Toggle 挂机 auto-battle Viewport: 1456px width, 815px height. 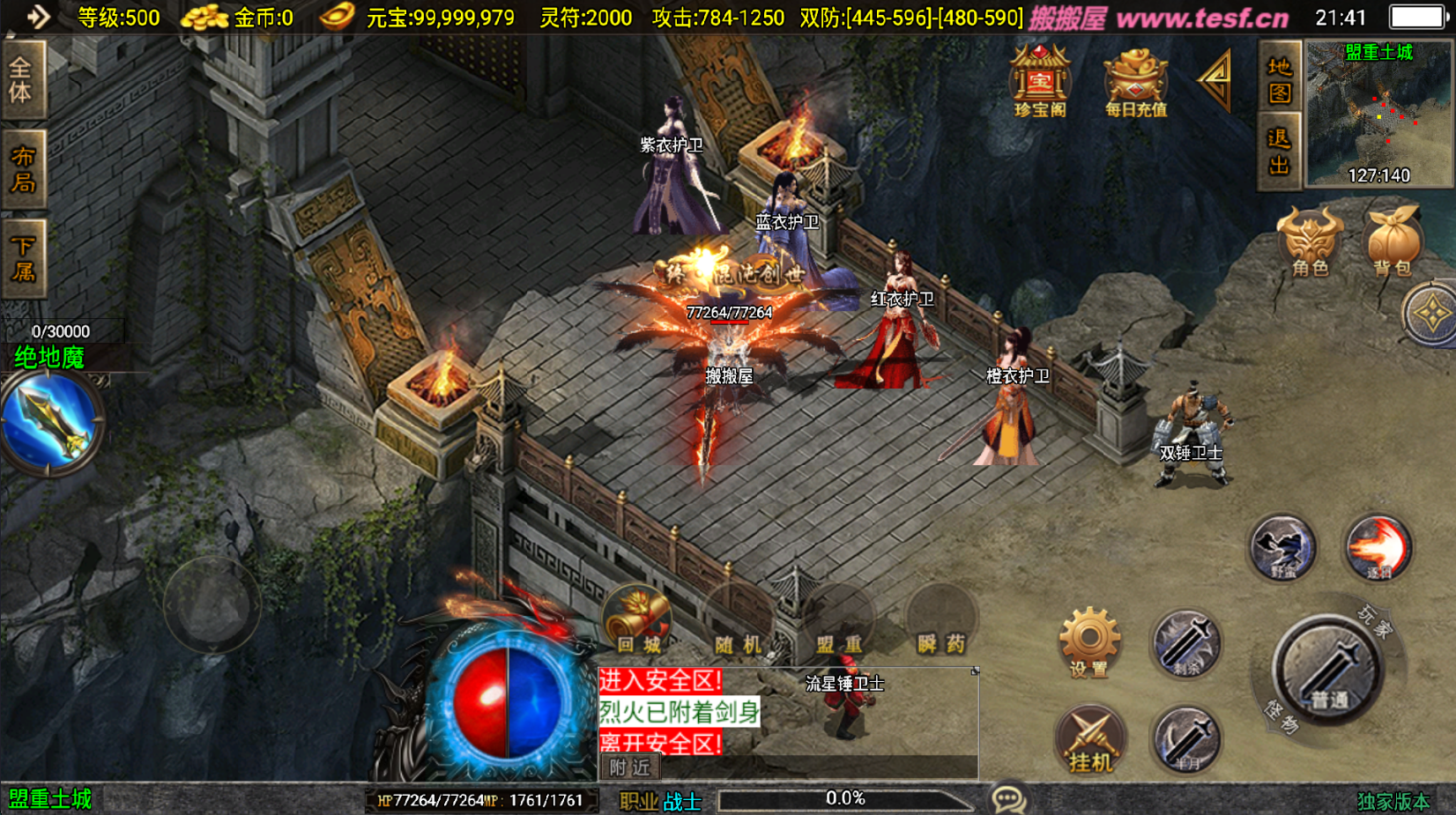point(1090,740)
